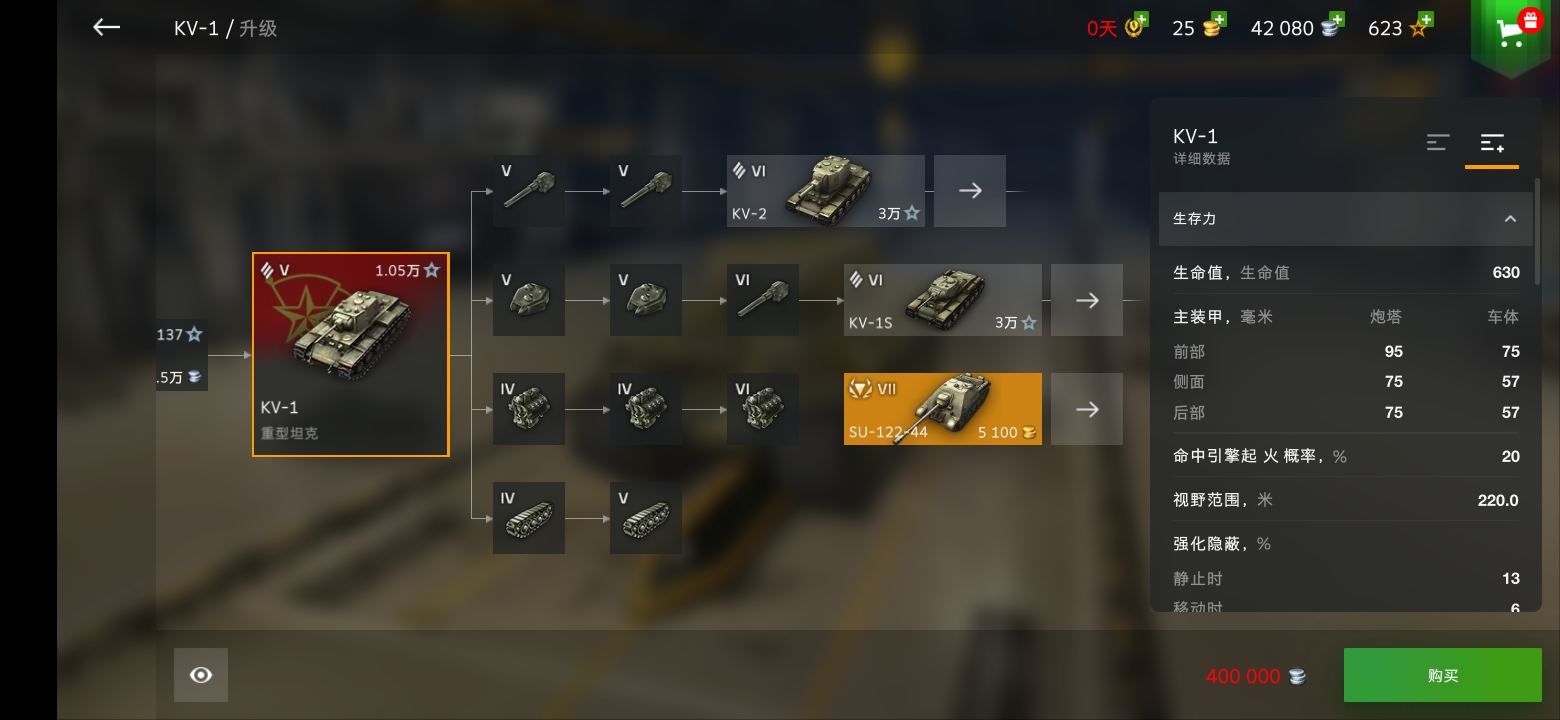
Task: Select the first Tier V gun module
Action: point(528,190)
